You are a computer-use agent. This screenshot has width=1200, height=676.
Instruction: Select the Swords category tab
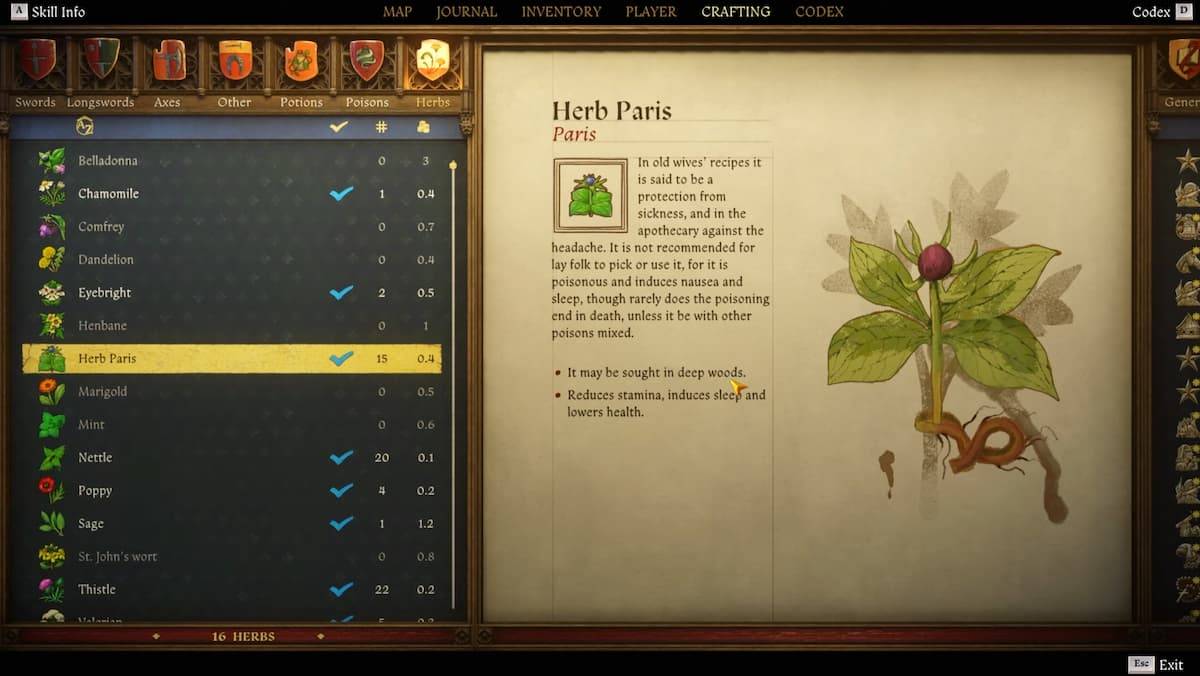(x=35, y=71)
